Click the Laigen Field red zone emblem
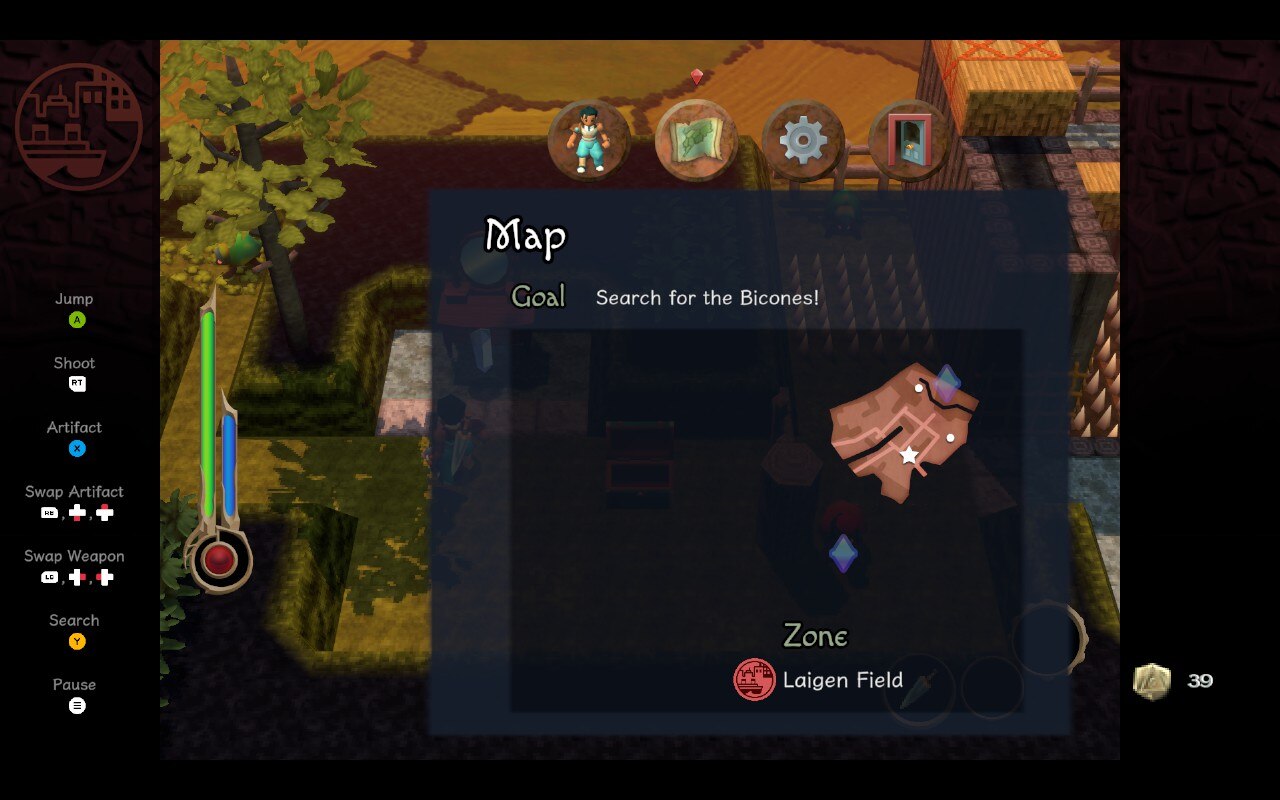The width and height of the screenshot is (1280, 800). [752, 680]
